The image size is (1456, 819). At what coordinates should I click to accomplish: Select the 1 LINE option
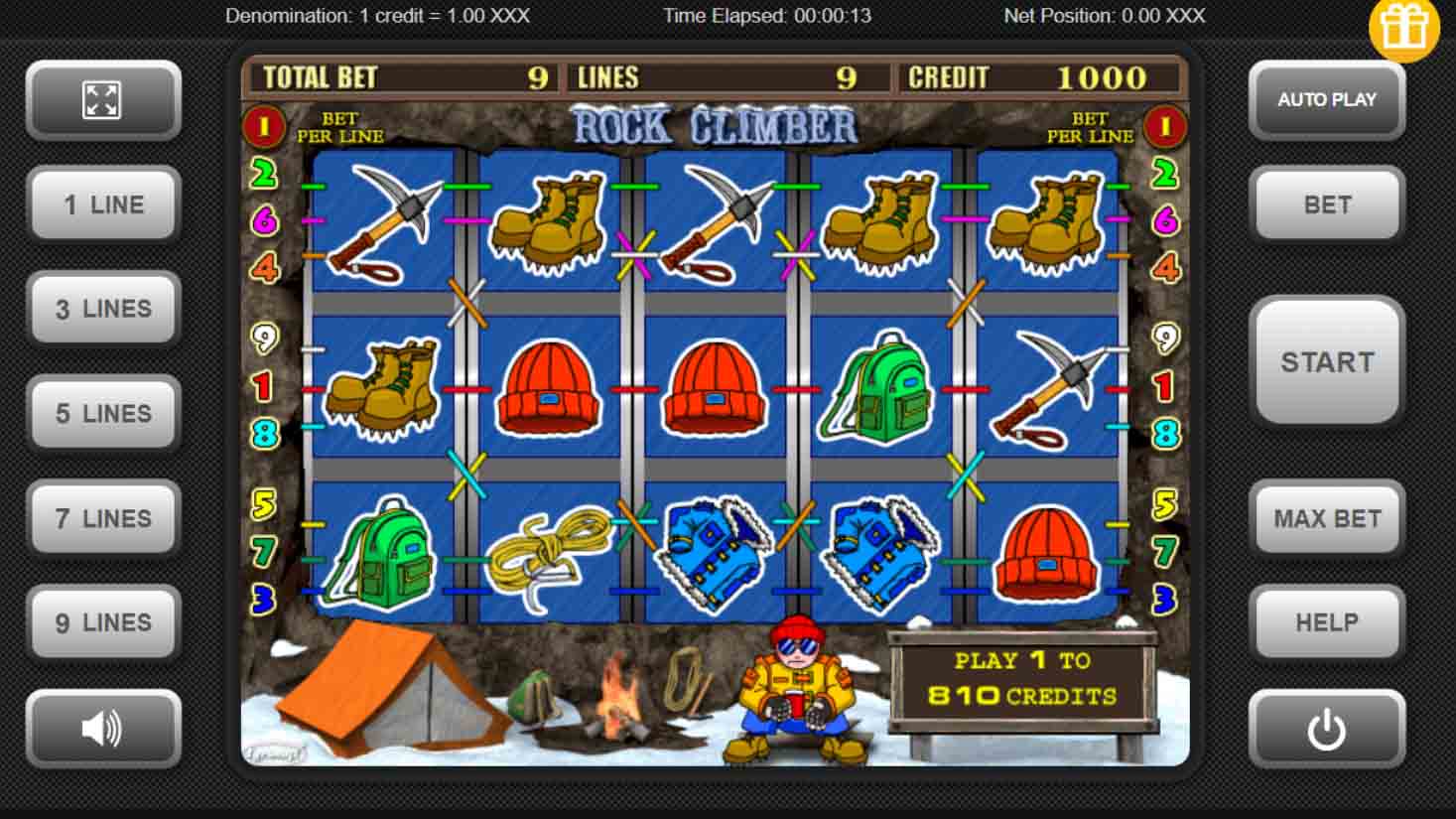pos(103,205)
